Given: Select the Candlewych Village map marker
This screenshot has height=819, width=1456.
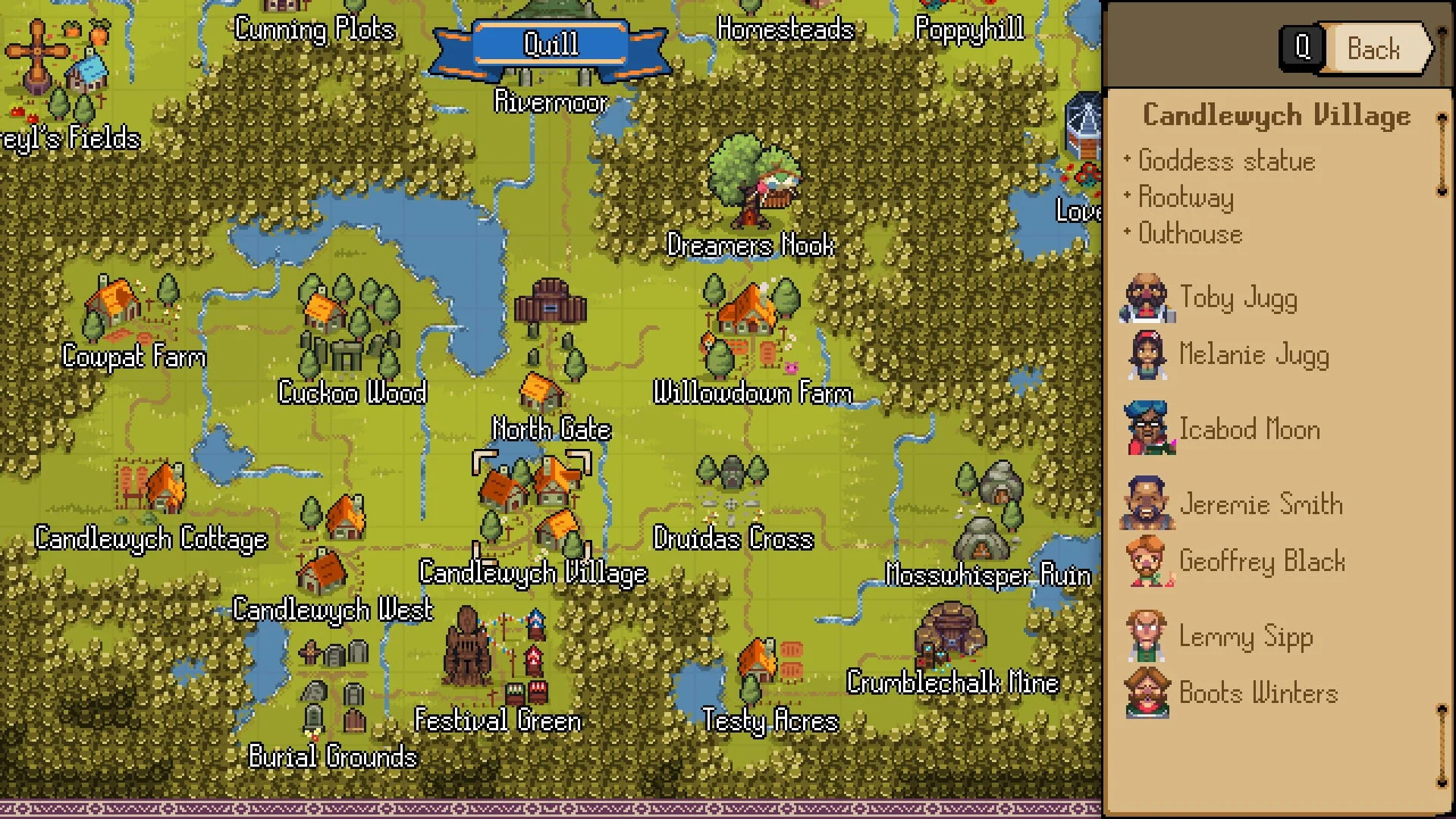Looking at the screenshot, I should tap(531, 504).
